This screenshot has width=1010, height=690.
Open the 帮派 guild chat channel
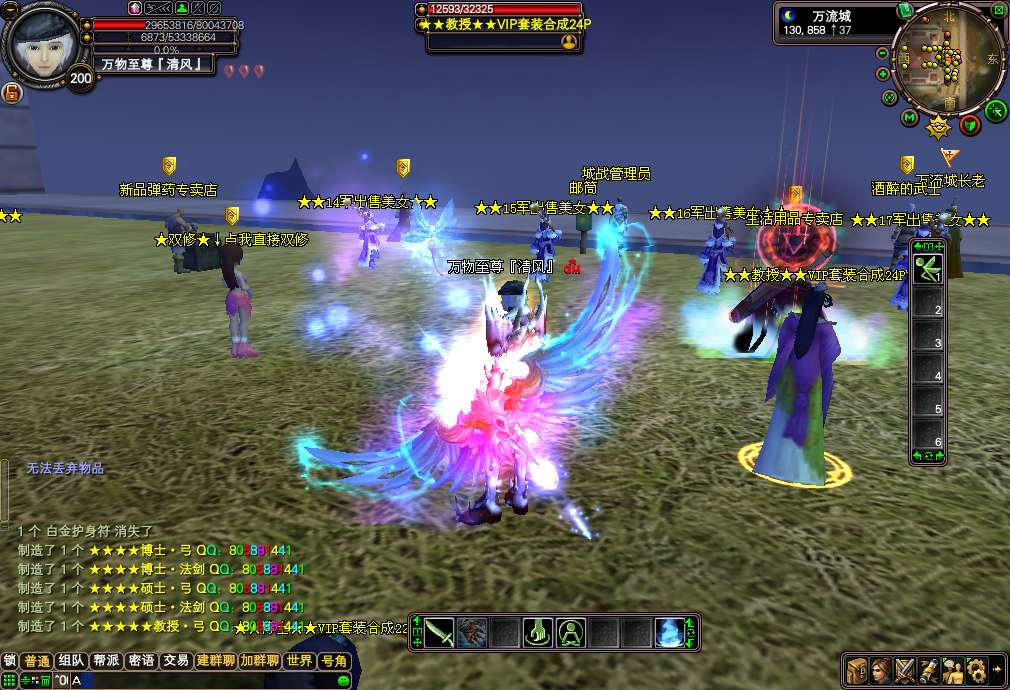coord(106,661)
